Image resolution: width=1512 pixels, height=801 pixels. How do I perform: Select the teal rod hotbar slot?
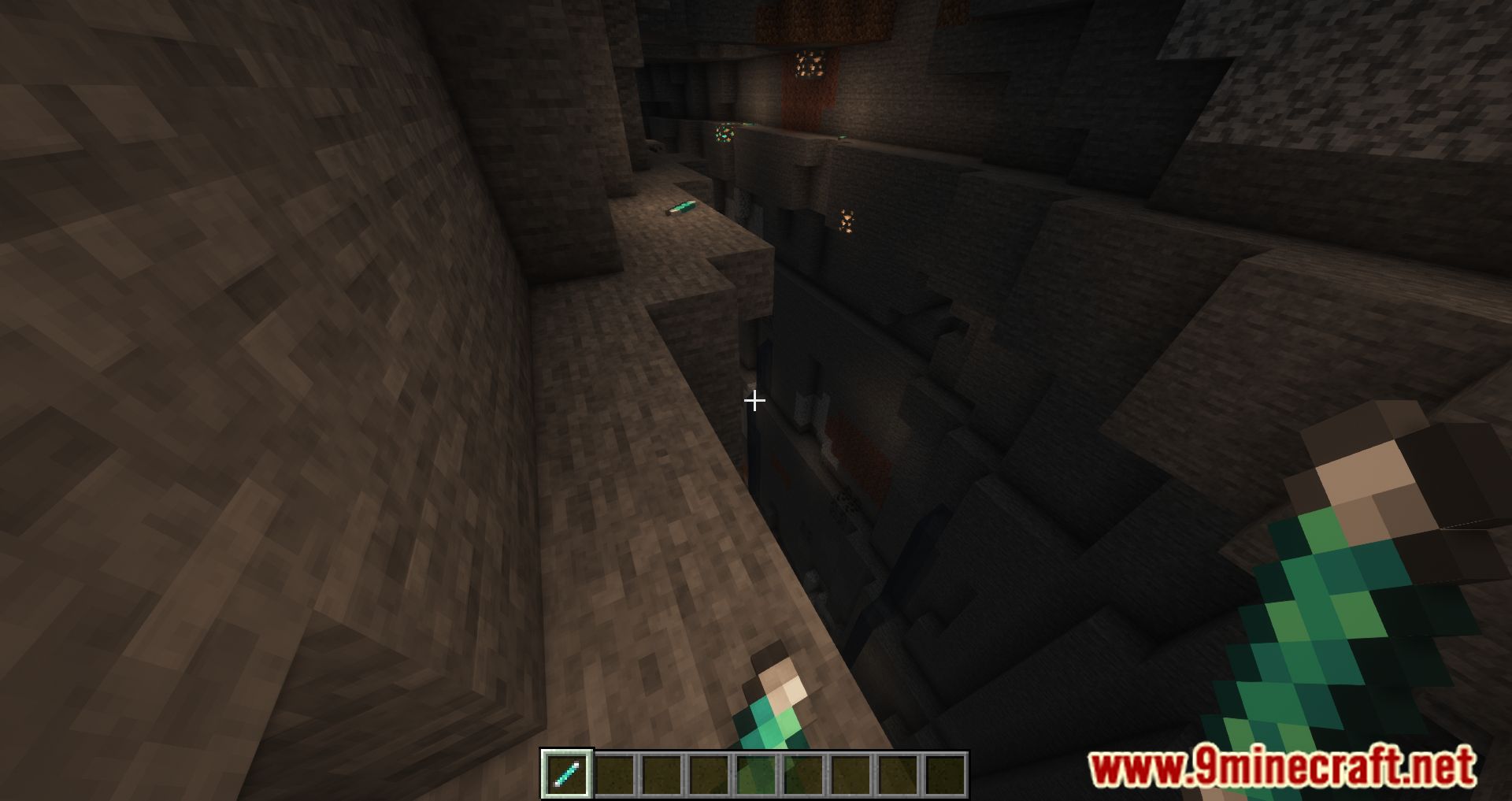point(567,773)
